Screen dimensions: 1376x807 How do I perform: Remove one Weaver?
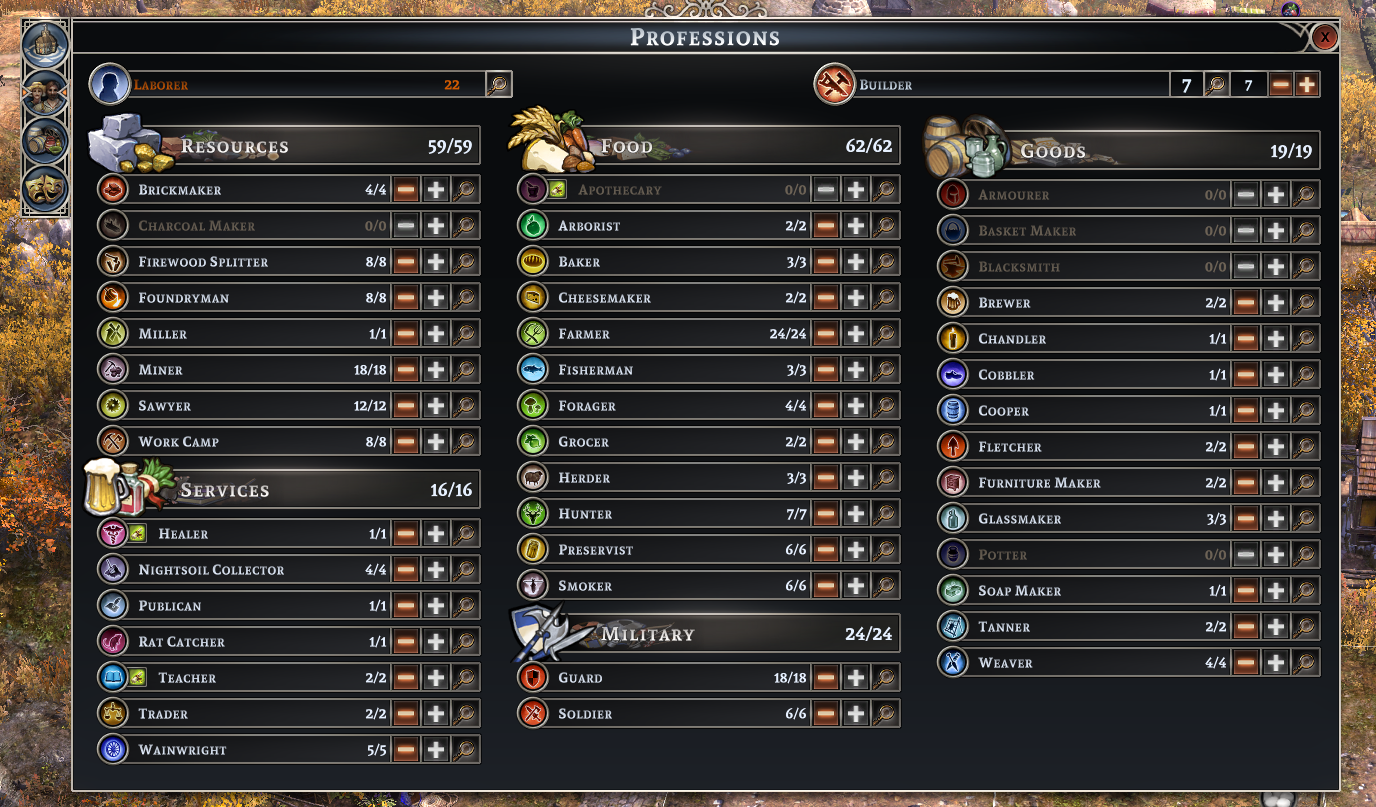pos(1245,663)
